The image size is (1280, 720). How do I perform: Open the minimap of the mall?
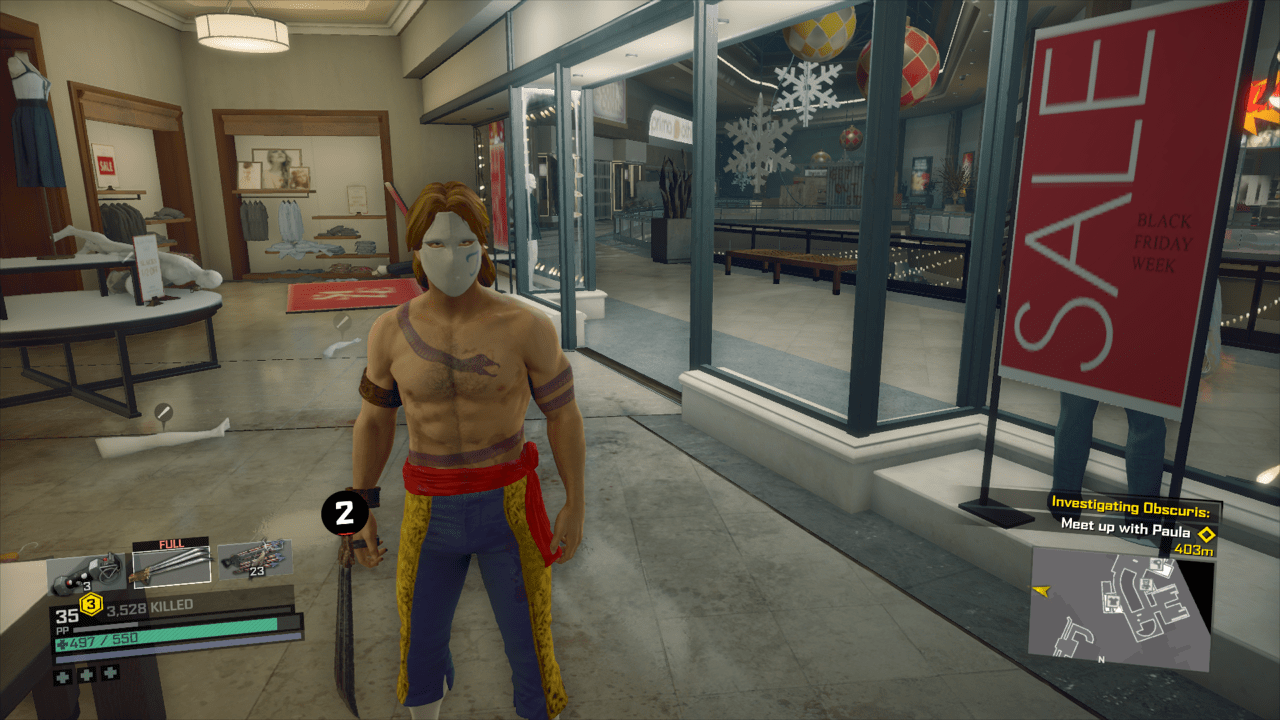click(1120, 607)
